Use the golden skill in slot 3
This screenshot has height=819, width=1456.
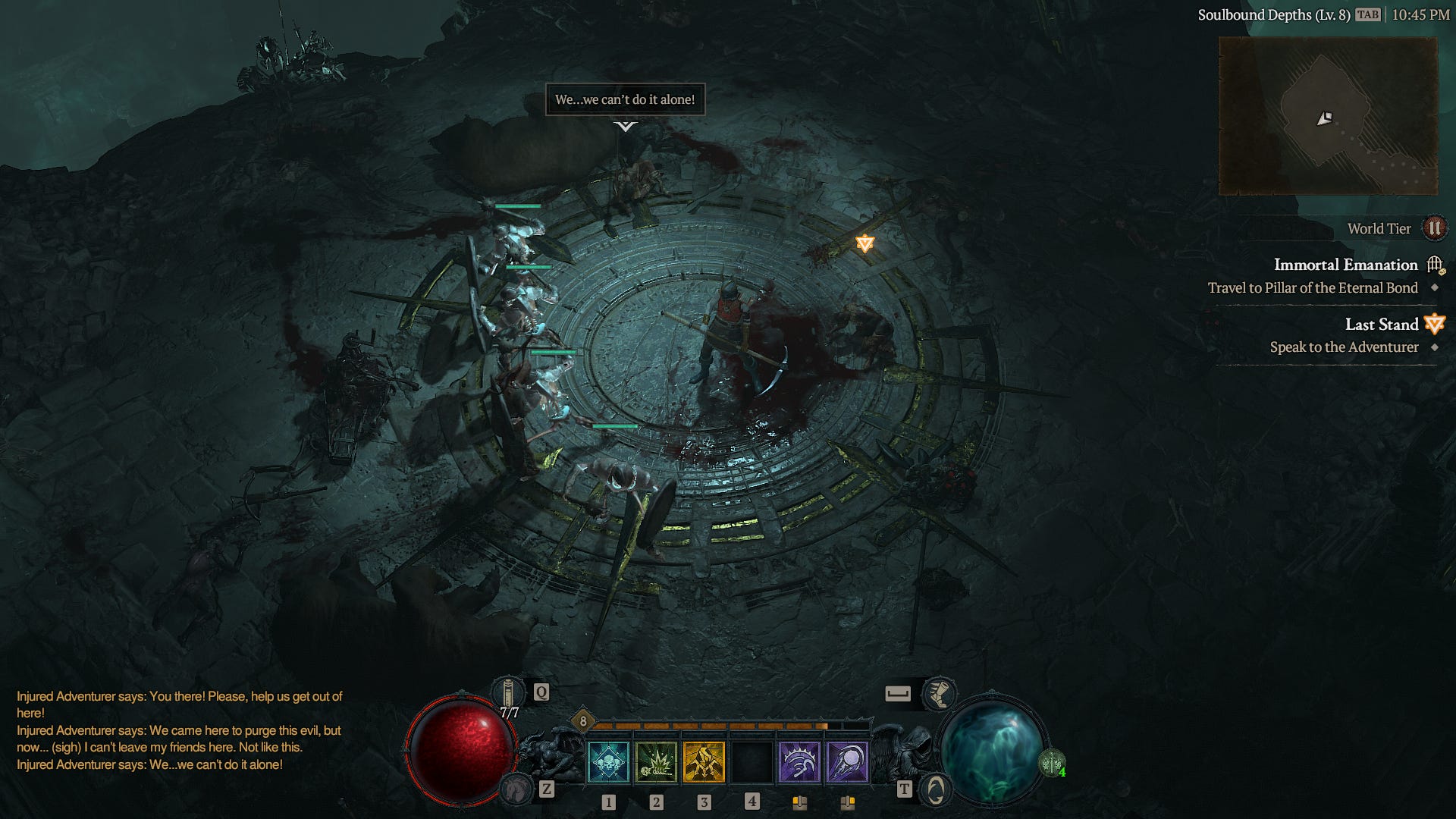click(704, 762)
